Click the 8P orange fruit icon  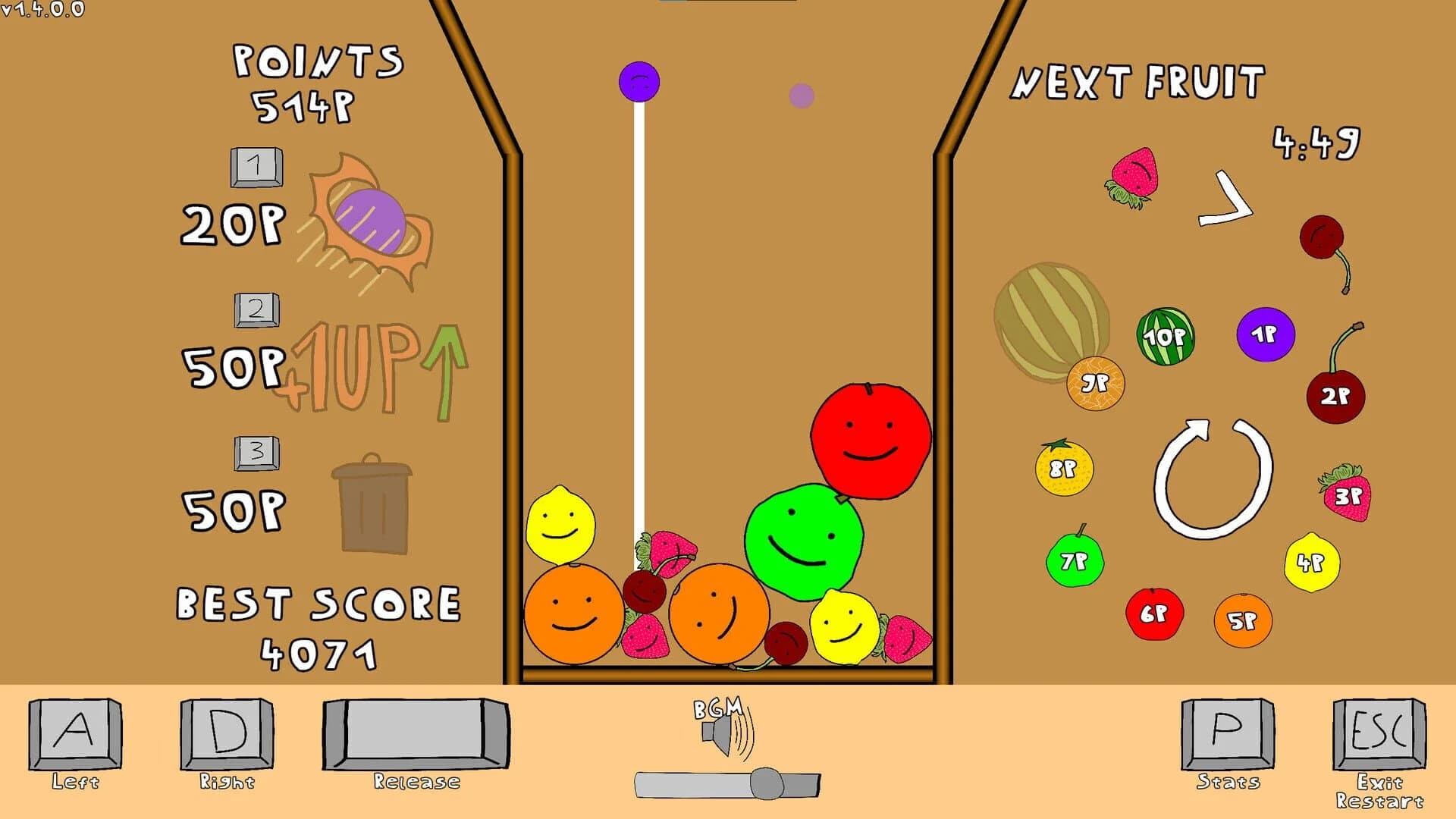[1065, 470]
